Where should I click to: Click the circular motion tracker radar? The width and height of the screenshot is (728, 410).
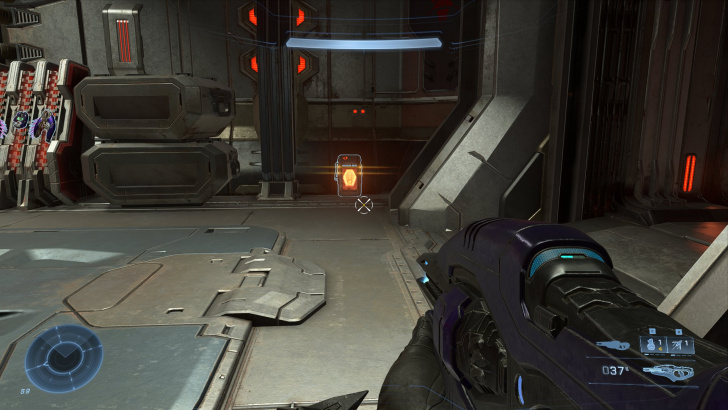[x=64, y=358]
